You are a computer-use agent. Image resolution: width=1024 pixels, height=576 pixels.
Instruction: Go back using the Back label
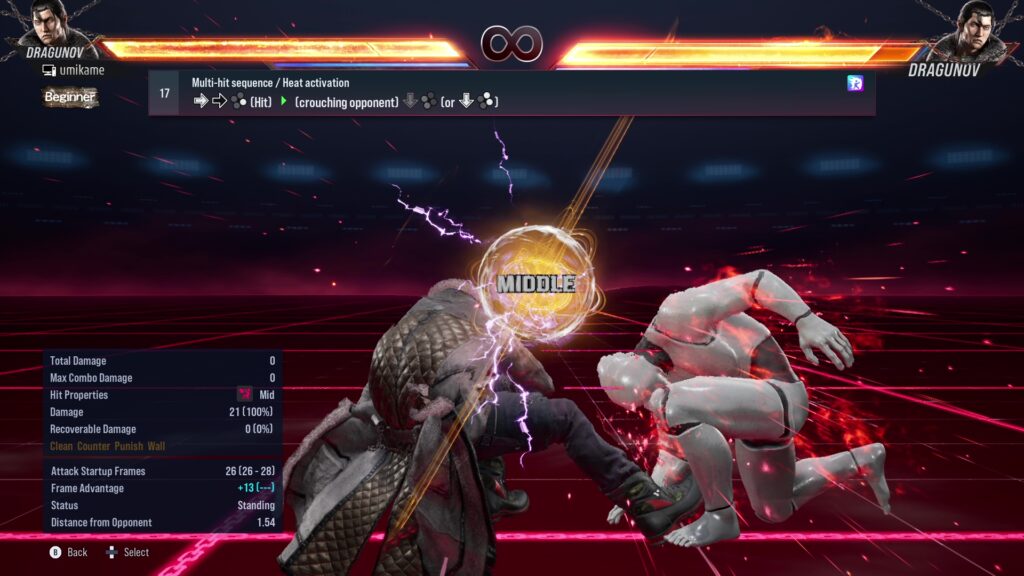pos(77,552)
